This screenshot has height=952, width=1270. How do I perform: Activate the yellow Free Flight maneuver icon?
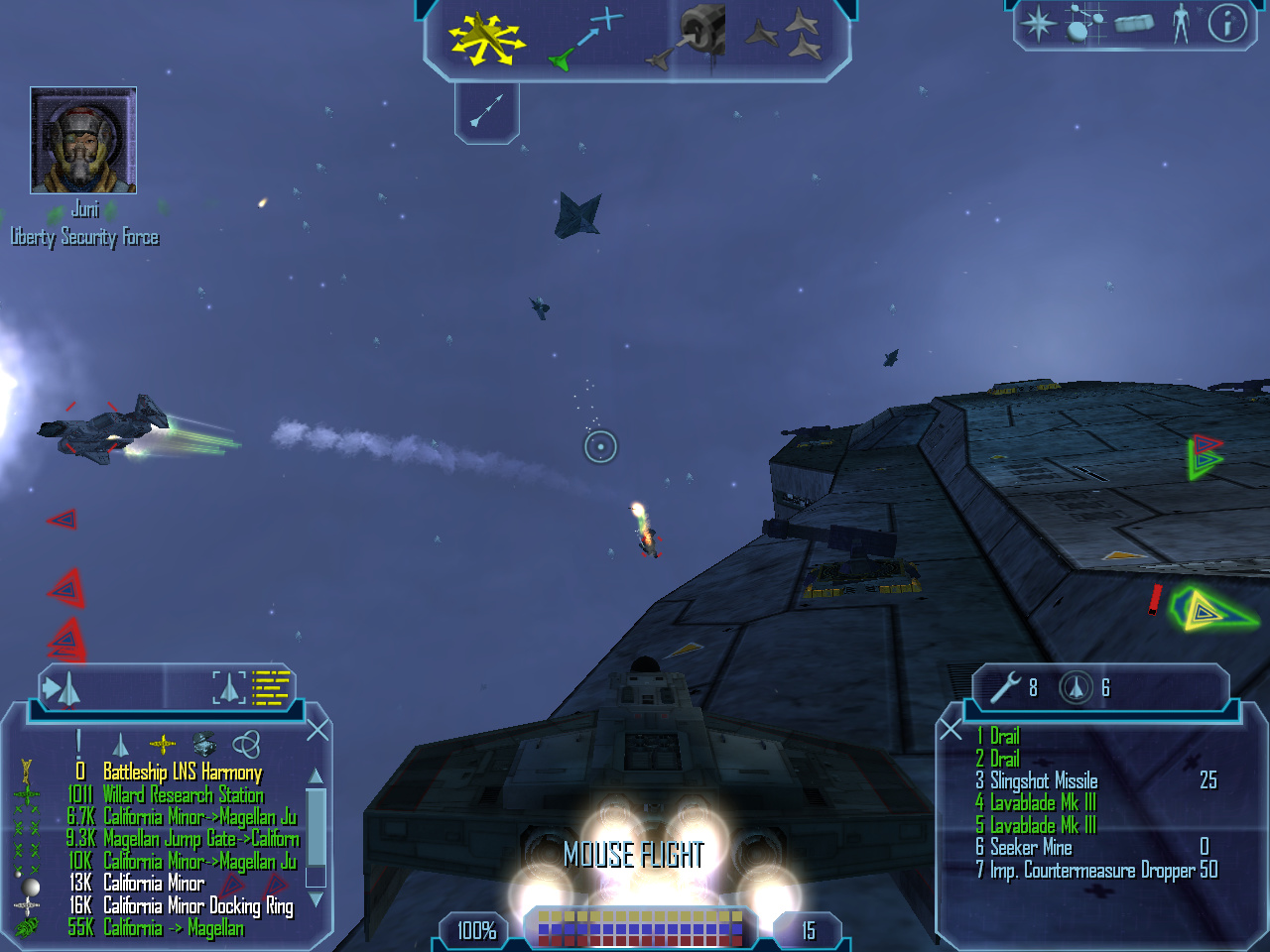coord(485,38)
